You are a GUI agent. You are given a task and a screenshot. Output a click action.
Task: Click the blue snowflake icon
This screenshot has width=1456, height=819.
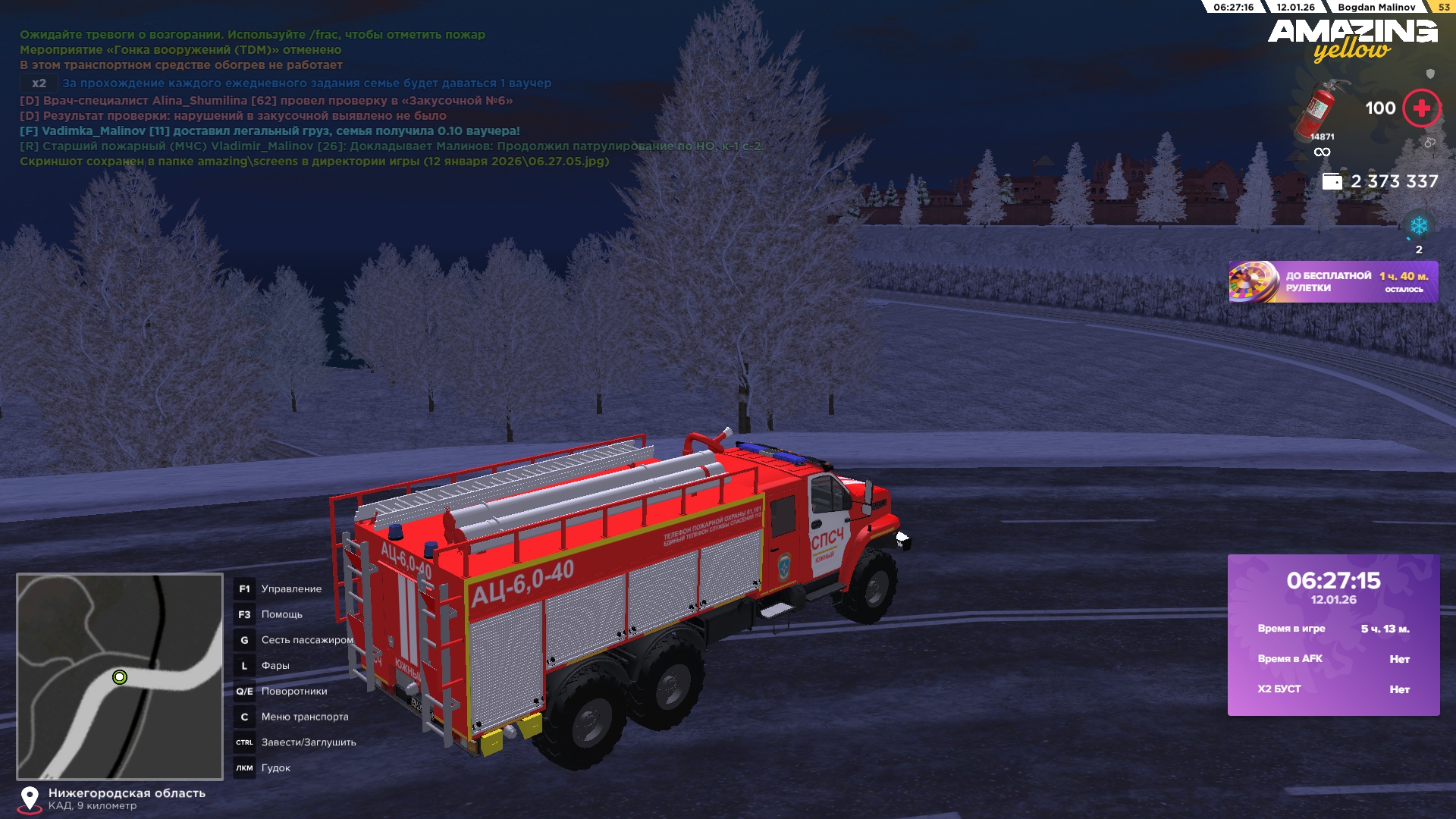pyautogui.click(x=1418, y=226)
